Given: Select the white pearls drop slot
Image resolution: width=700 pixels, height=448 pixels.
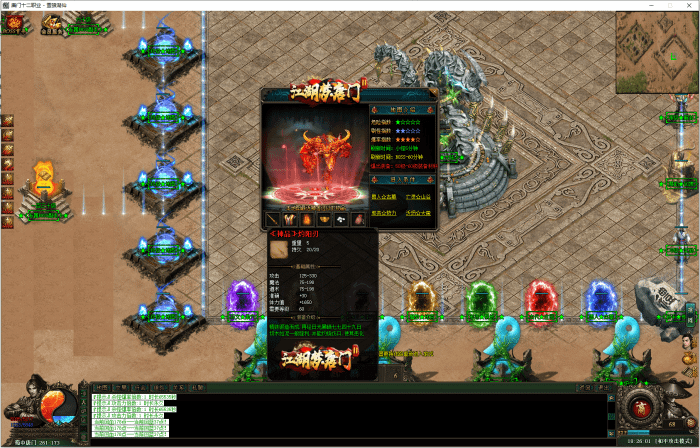Looking at the screenshot, I should click(341, 219).
